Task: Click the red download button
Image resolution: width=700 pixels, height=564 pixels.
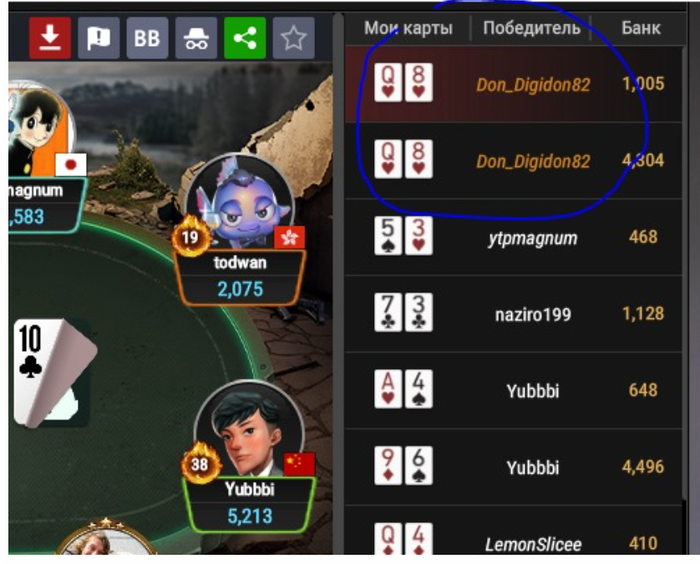Action: pyautogui.click(x=50, y=38)
